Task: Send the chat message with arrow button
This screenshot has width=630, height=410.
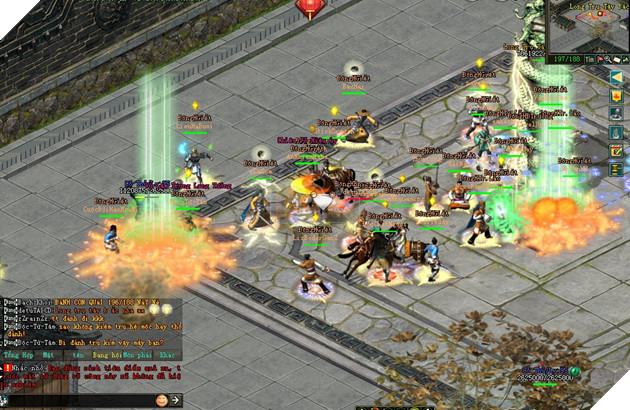Action: (x=176, y=400)
